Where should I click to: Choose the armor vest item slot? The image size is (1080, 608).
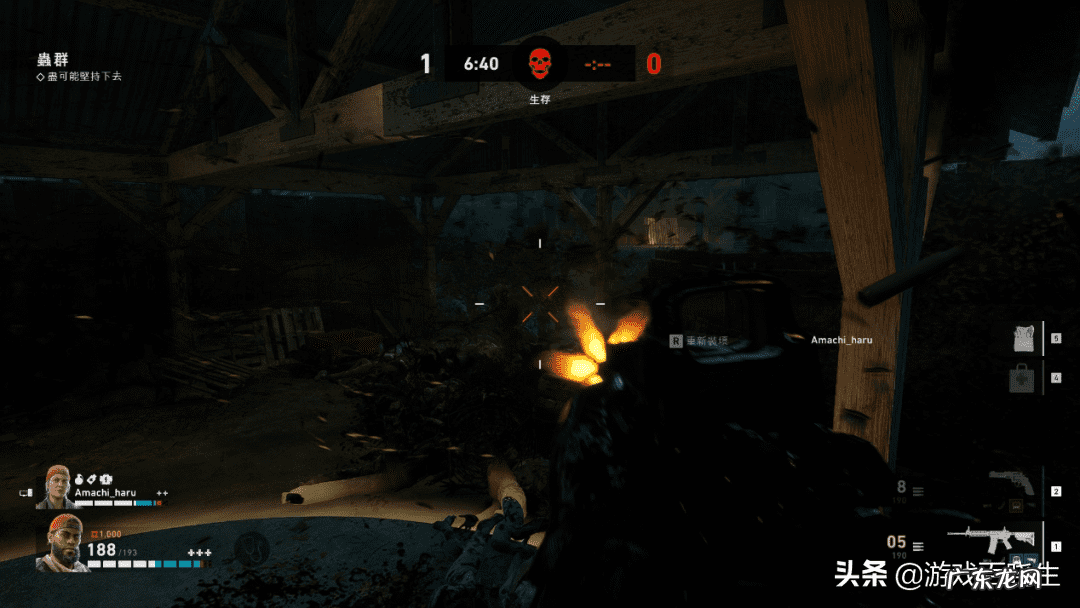(1021, 339)
